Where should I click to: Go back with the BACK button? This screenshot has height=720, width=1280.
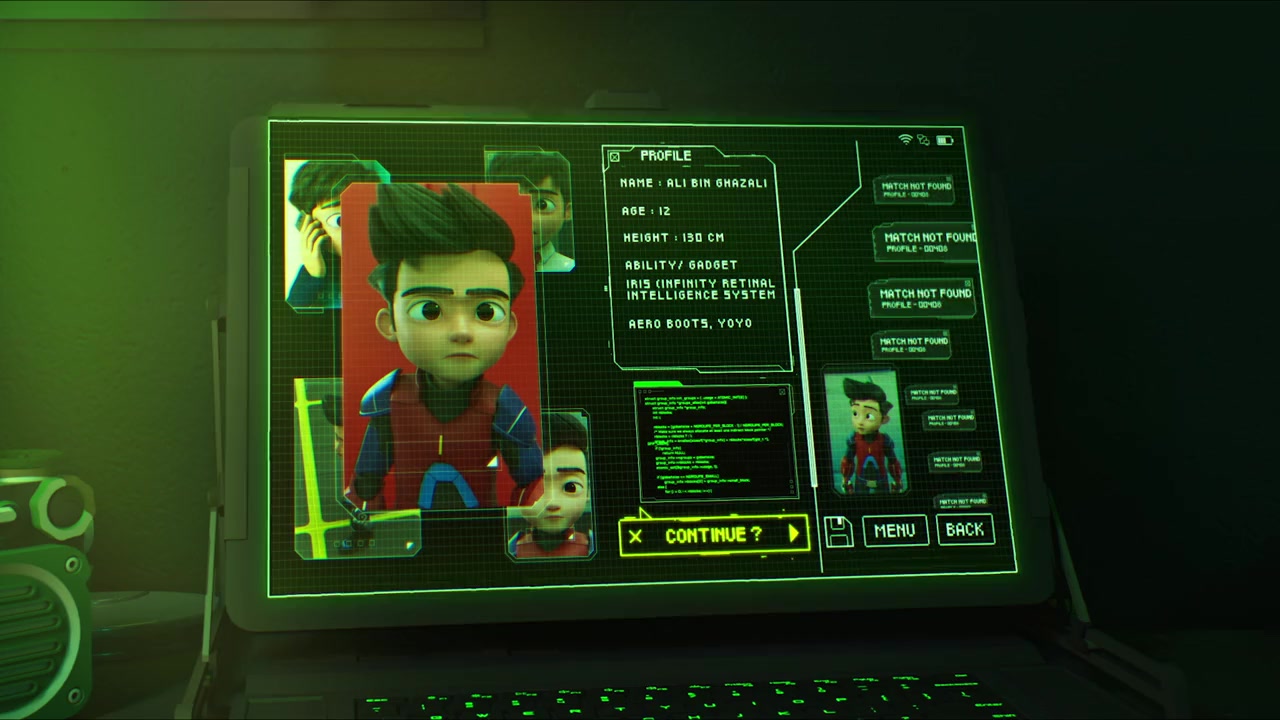(x=965, y=530)
